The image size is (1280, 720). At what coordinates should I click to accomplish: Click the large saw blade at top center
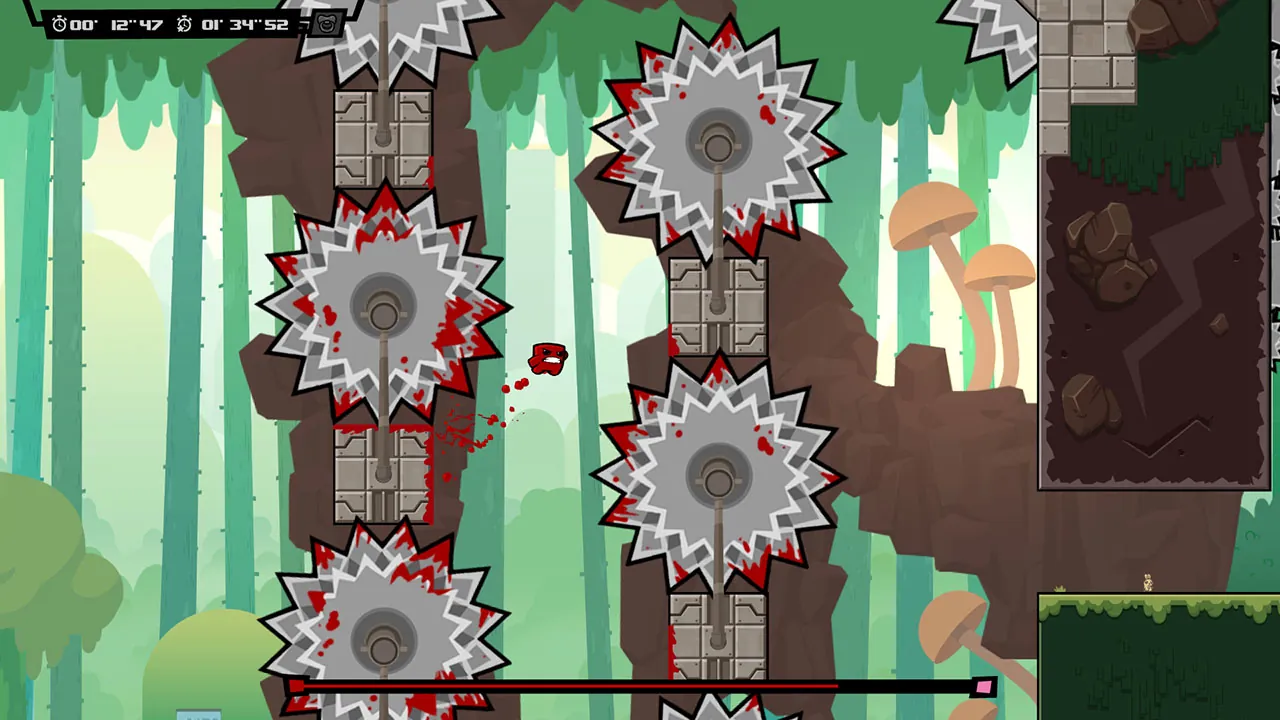coord(715,140)
